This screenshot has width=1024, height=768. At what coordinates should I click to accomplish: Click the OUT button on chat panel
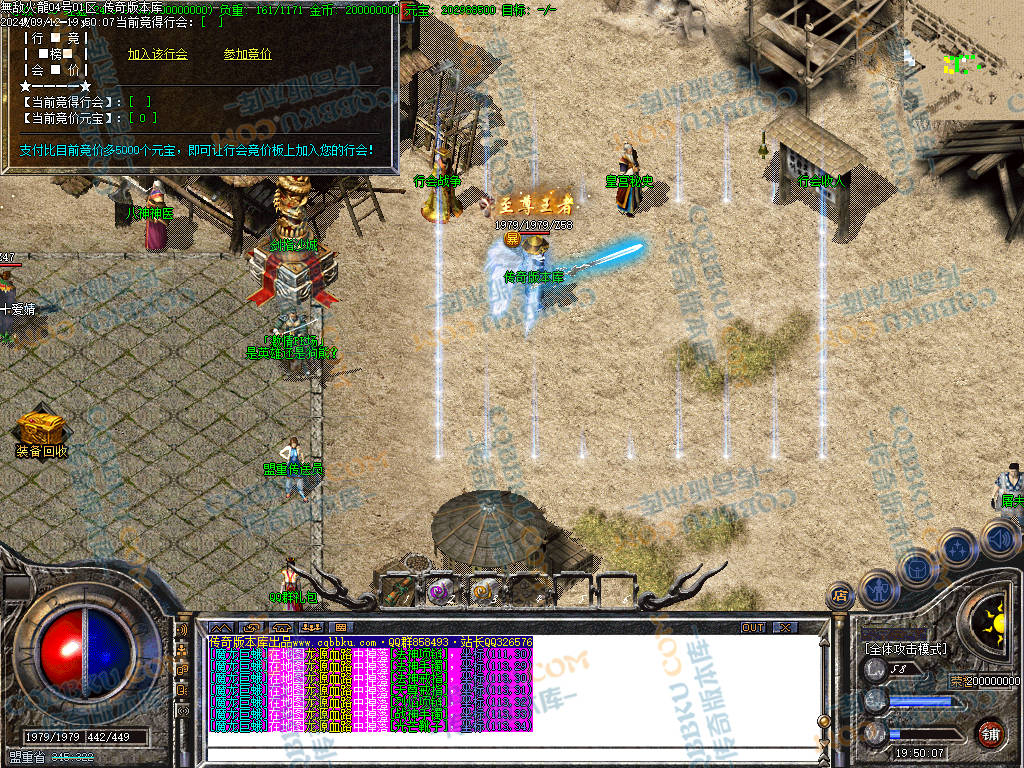753,627
